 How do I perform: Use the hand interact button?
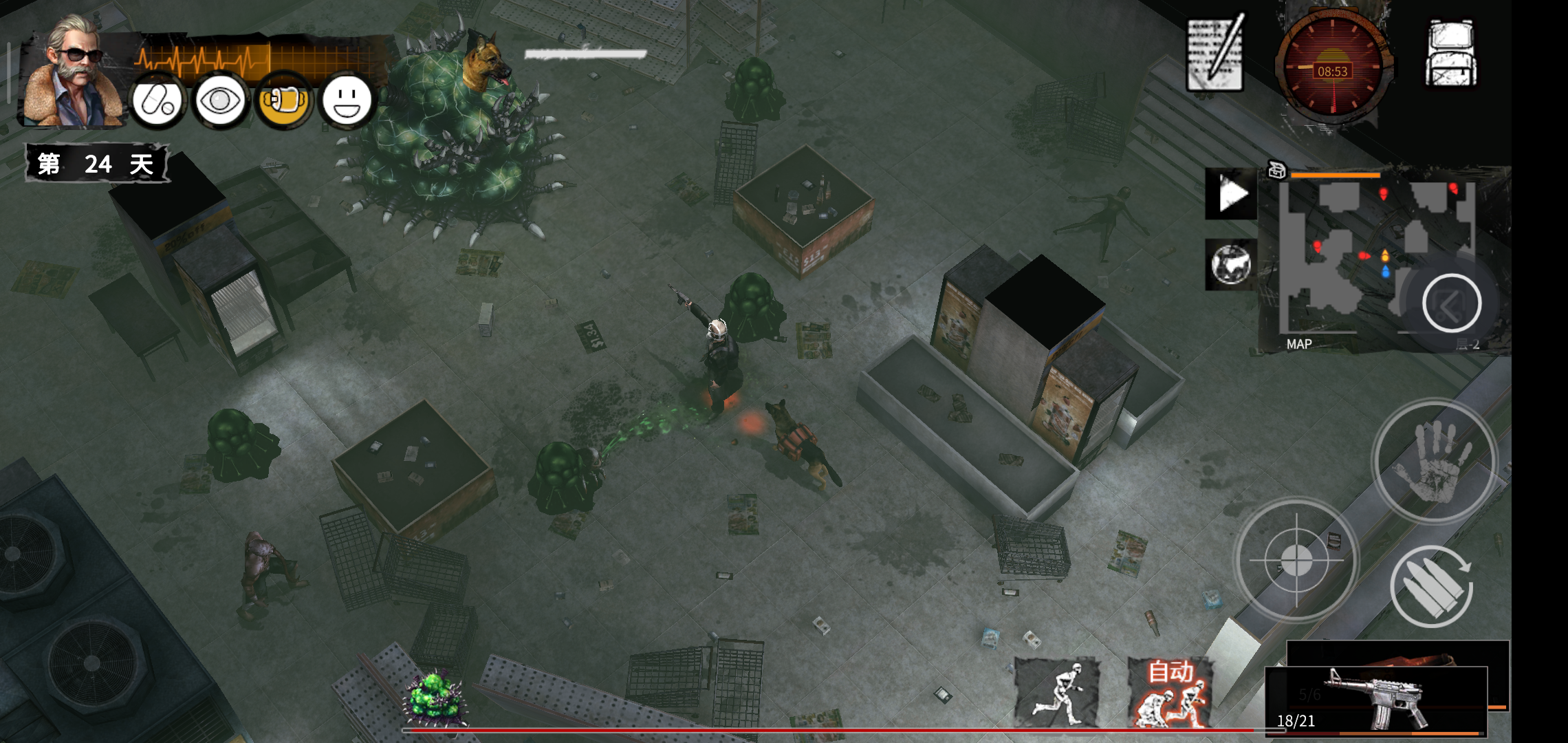(x=1435, y=461)
